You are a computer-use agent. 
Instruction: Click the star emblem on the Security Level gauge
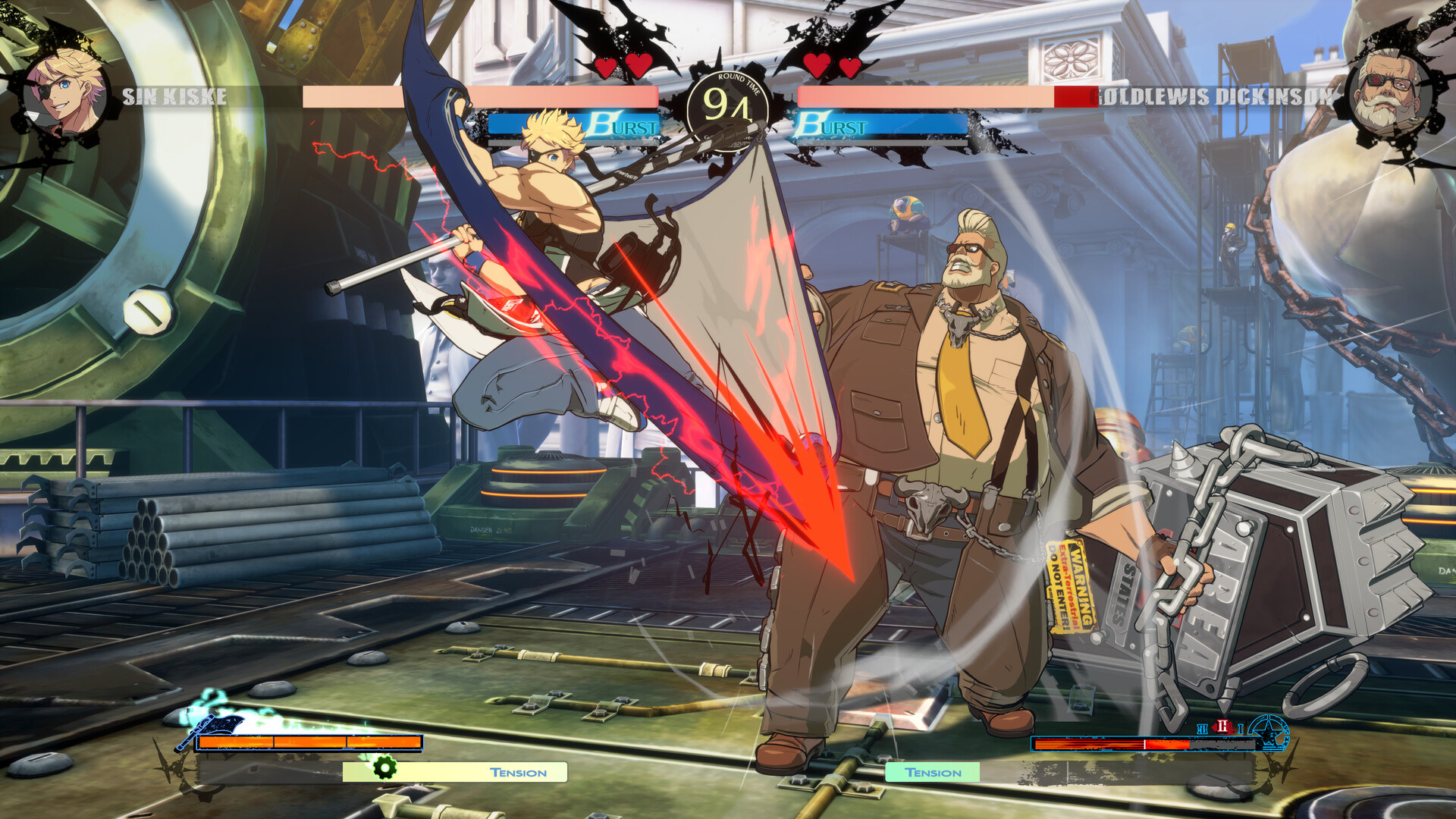click(x=1269, y=734)
